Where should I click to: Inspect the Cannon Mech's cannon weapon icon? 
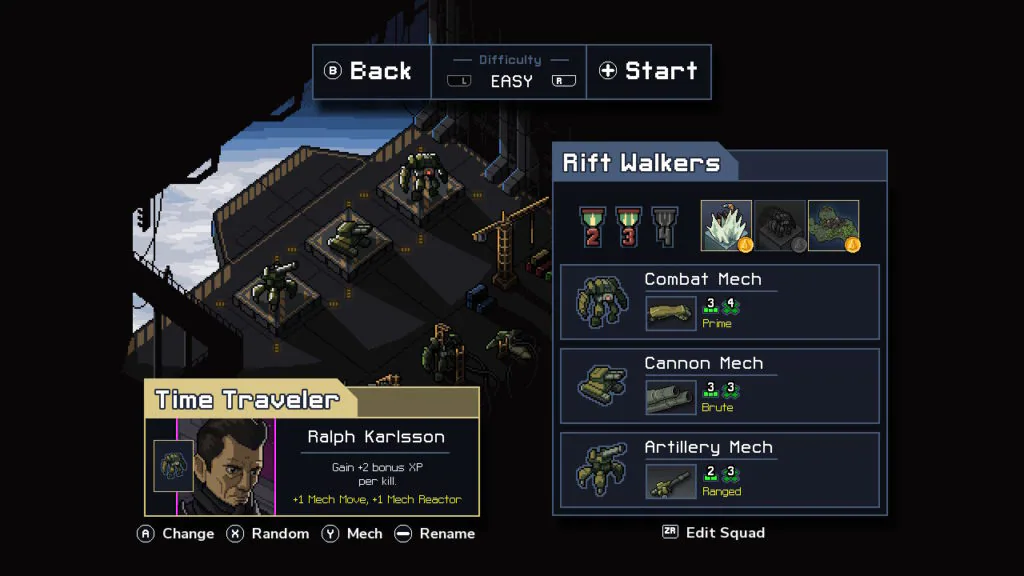click(x=671, y=397)
